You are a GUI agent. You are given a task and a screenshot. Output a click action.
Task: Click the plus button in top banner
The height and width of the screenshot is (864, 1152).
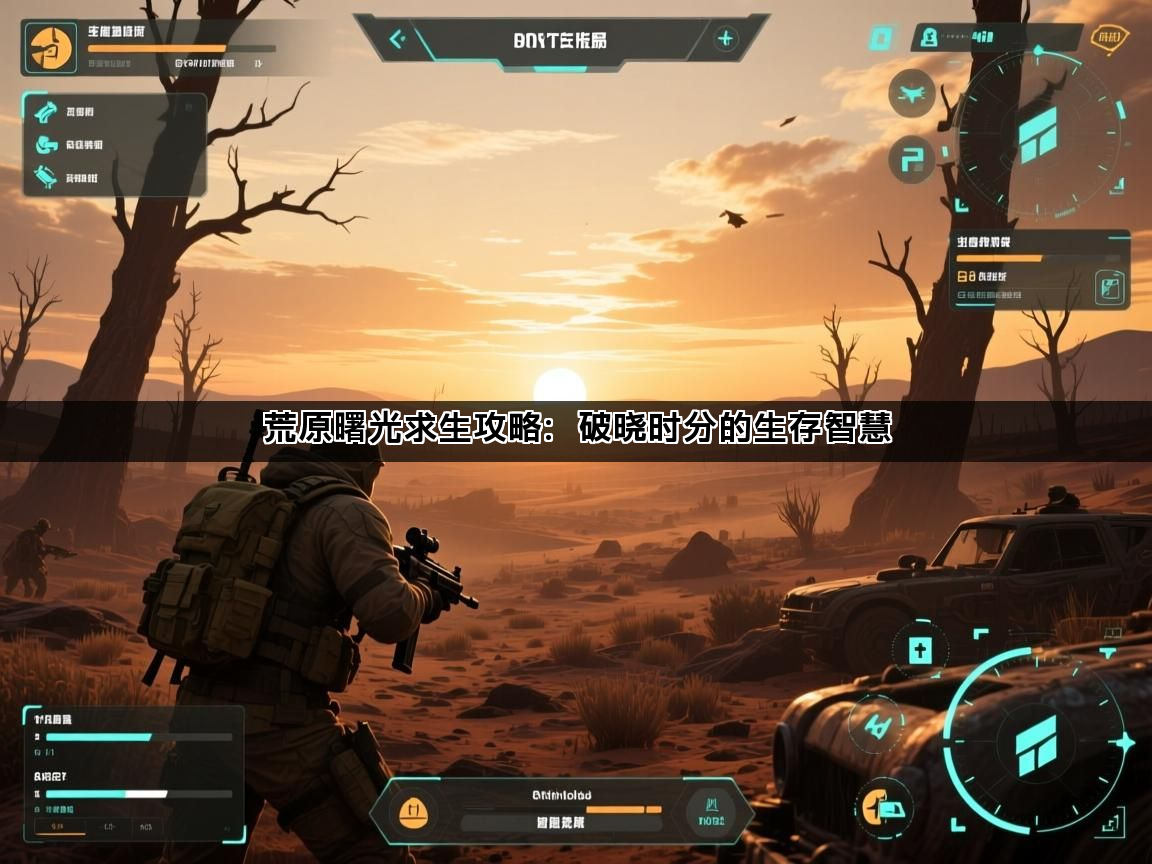click(725, 40)
